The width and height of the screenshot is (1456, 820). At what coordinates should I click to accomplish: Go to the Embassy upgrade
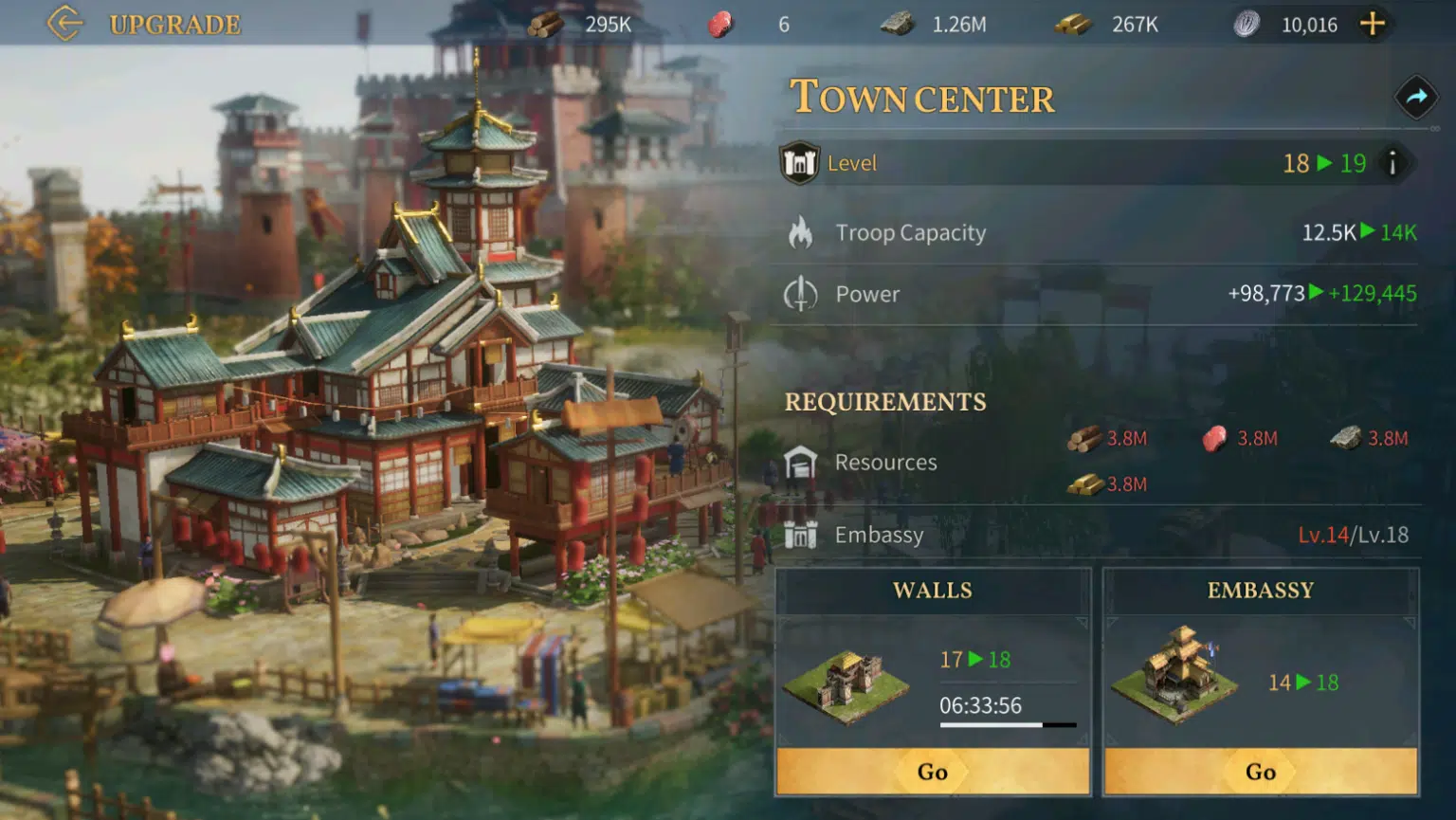tap(1260, 772)
